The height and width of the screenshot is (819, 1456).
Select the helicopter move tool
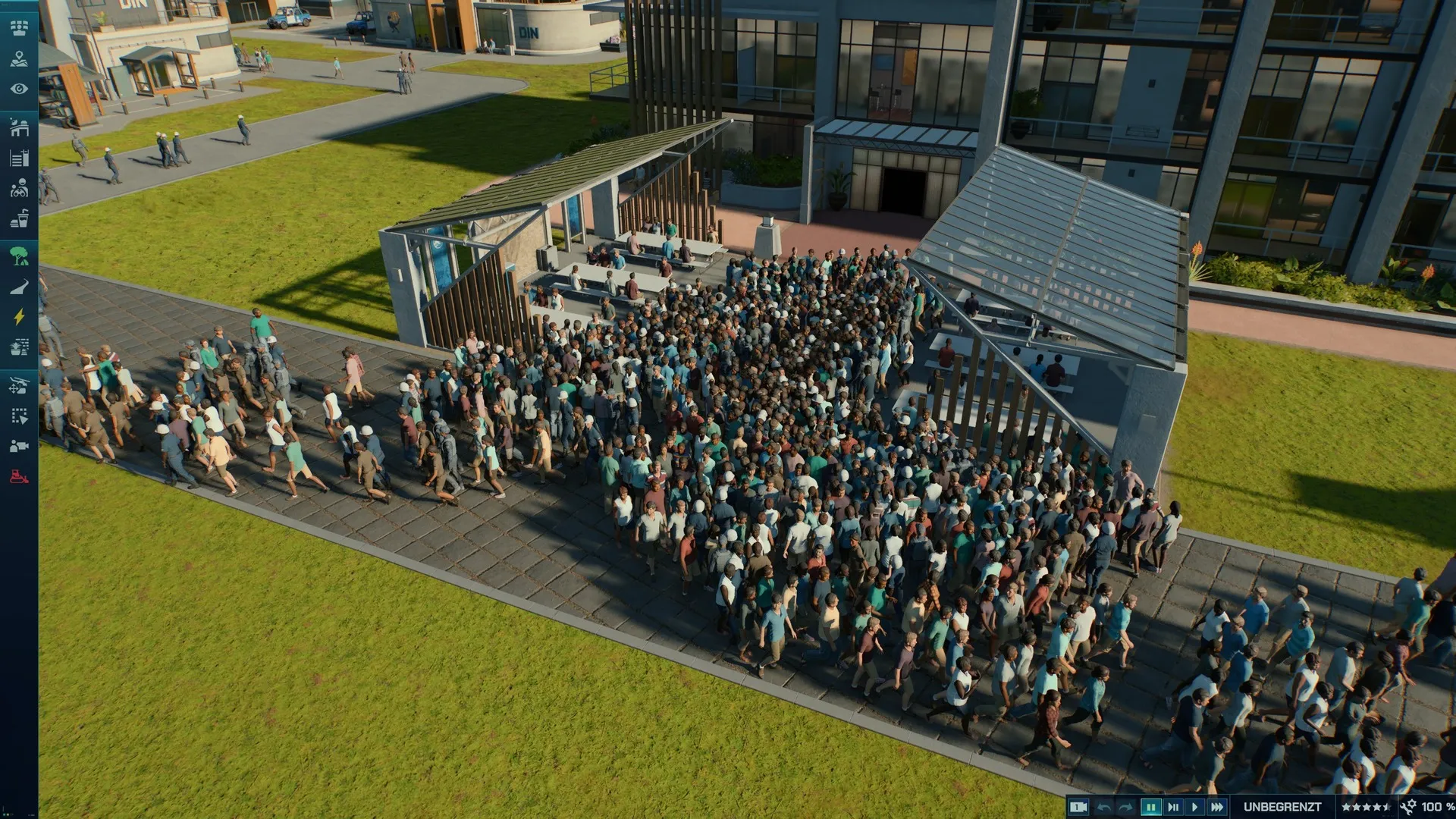point(19,385)
